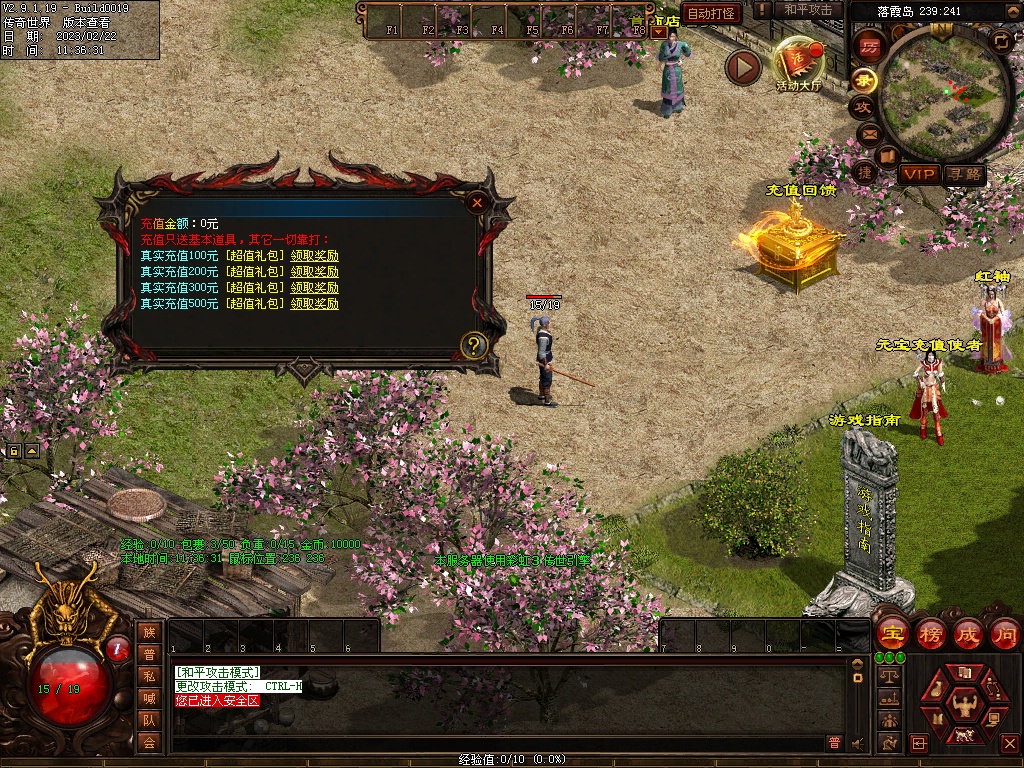This screenshot has width=1024, height=768.
Task: Activate 寻路 pathfinding button
Action: 965,174
